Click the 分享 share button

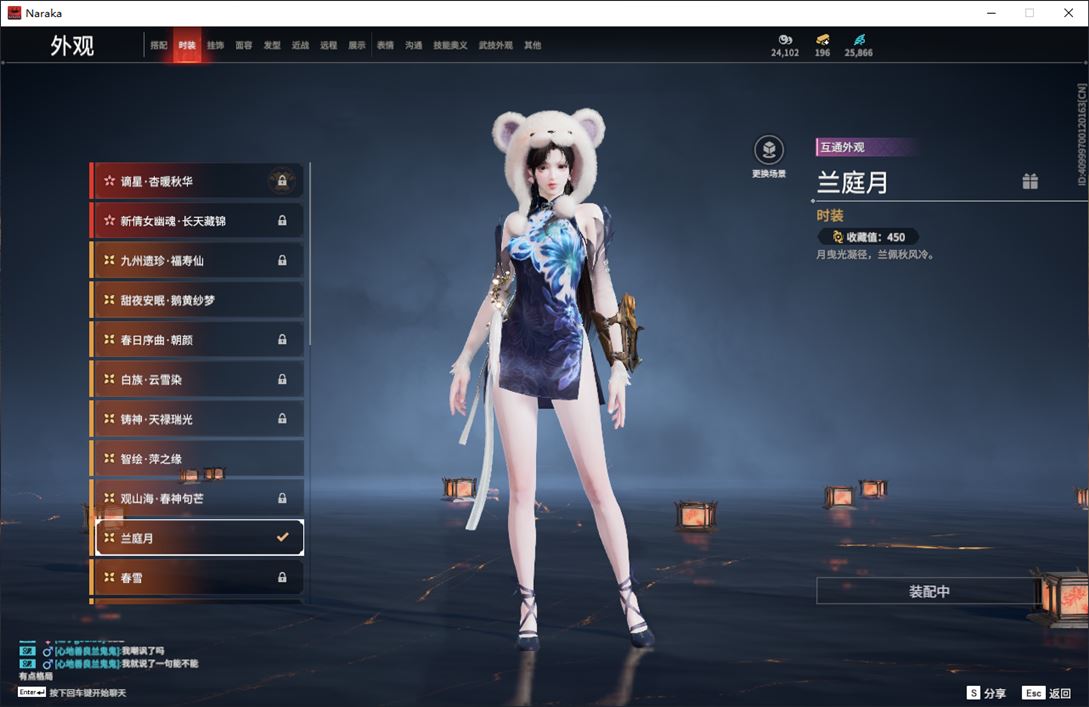pyautogui.click(x=986, y=693)
